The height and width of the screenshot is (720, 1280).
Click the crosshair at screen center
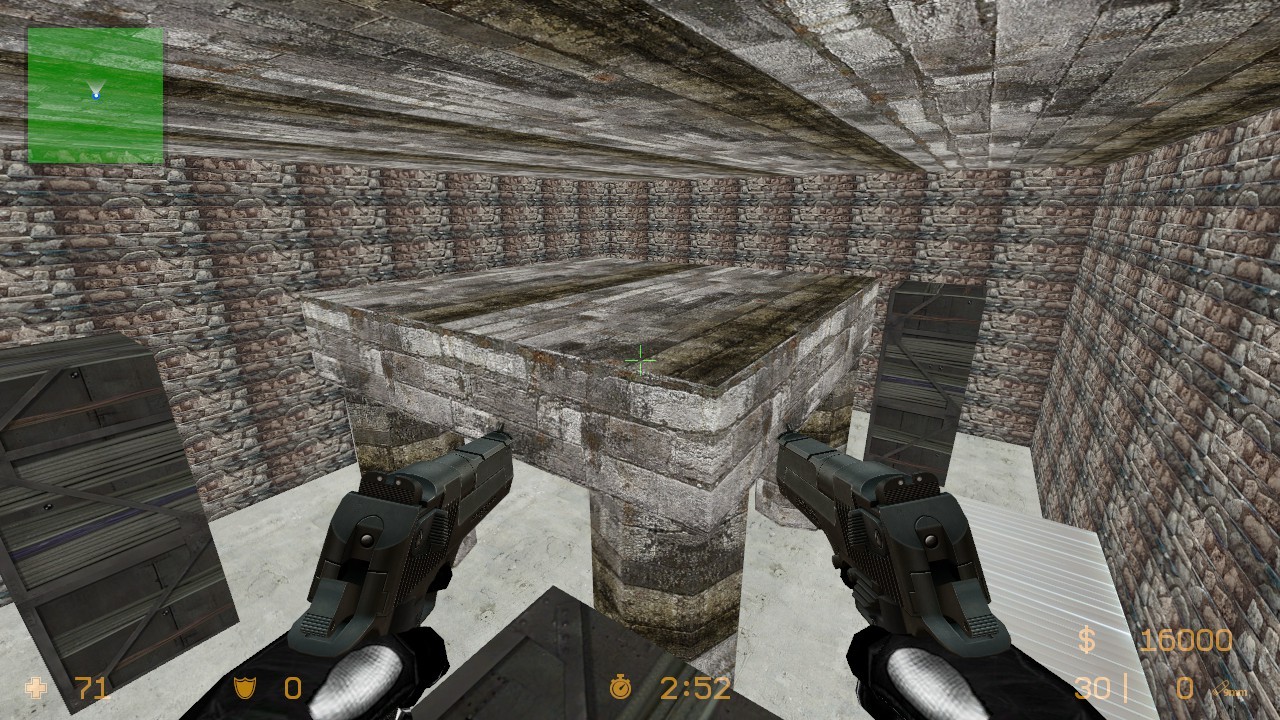(x=639, y=360)
